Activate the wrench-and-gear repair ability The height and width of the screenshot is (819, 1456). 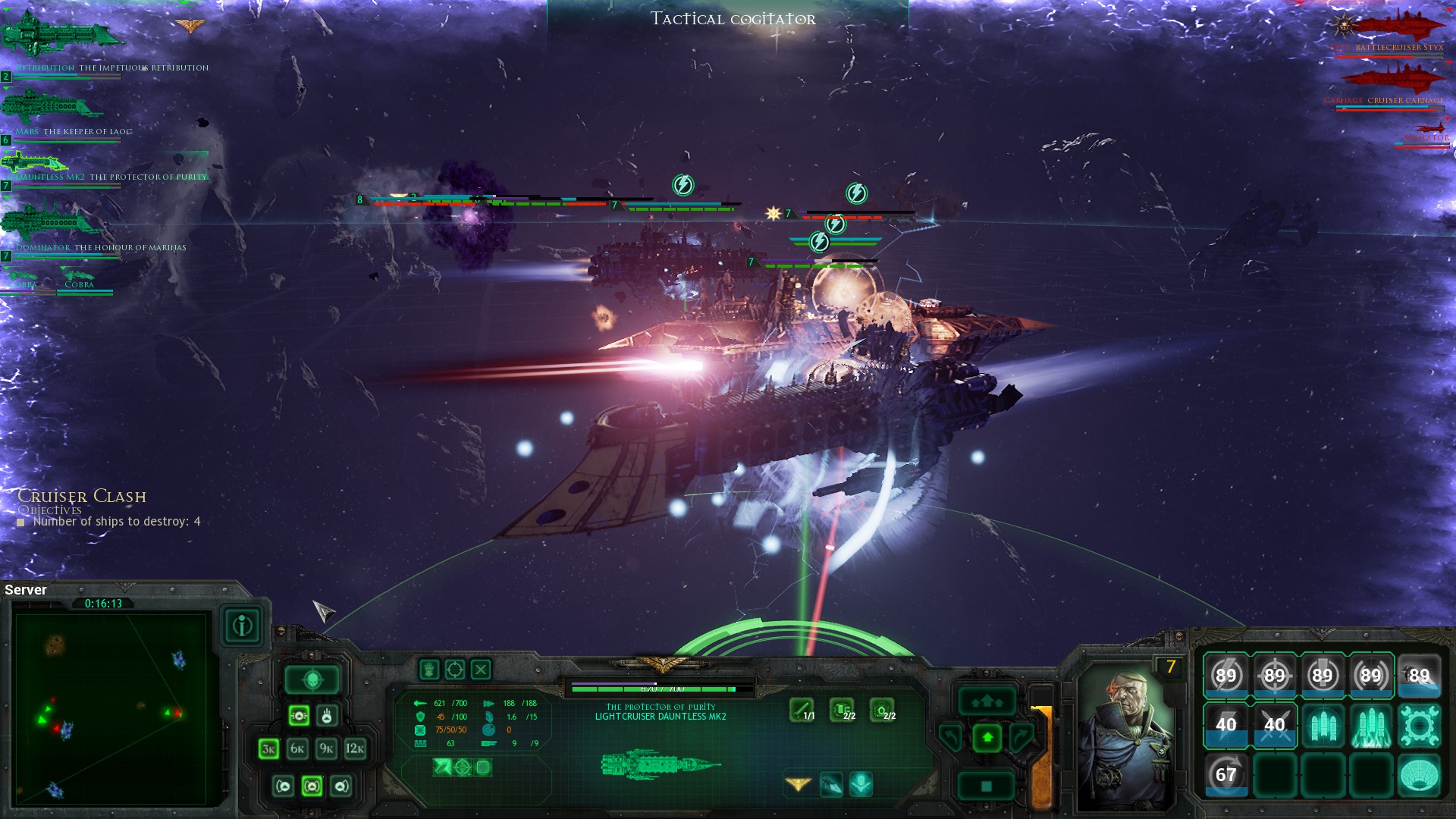click(x=1419, y=725)
